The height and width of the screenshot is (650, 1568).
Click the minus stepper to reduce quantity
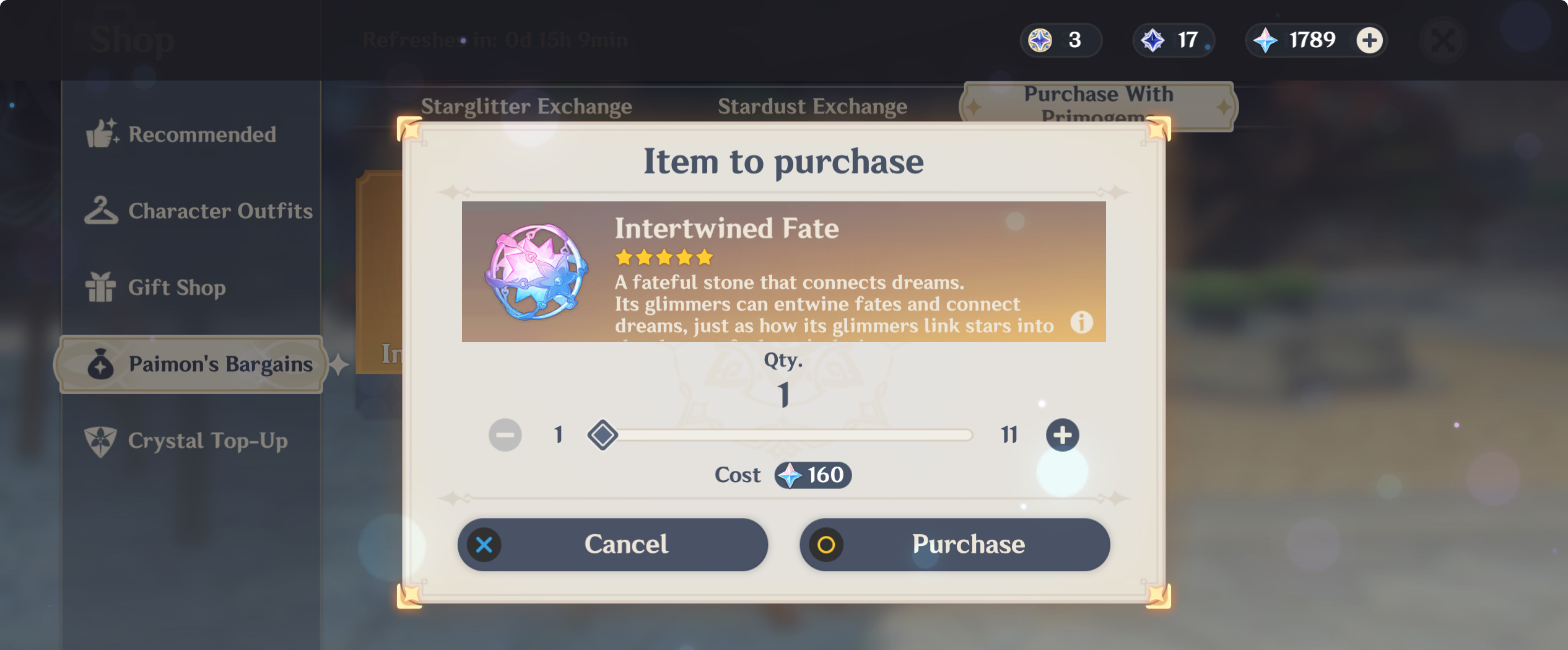505,434
